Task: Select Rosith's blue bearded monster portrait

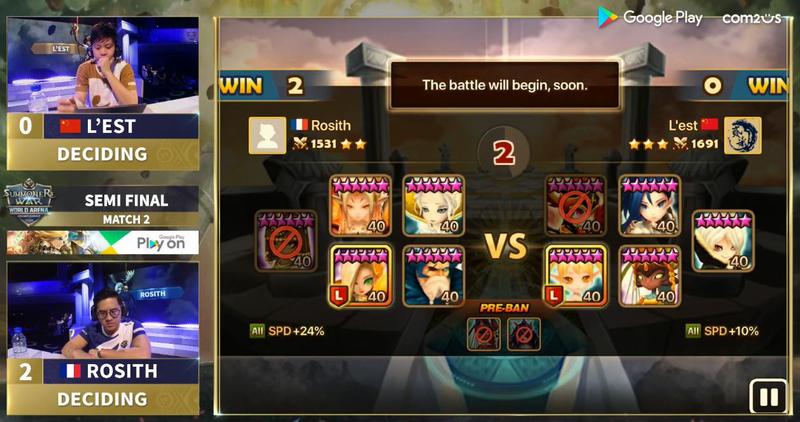Action: [432, 275]
